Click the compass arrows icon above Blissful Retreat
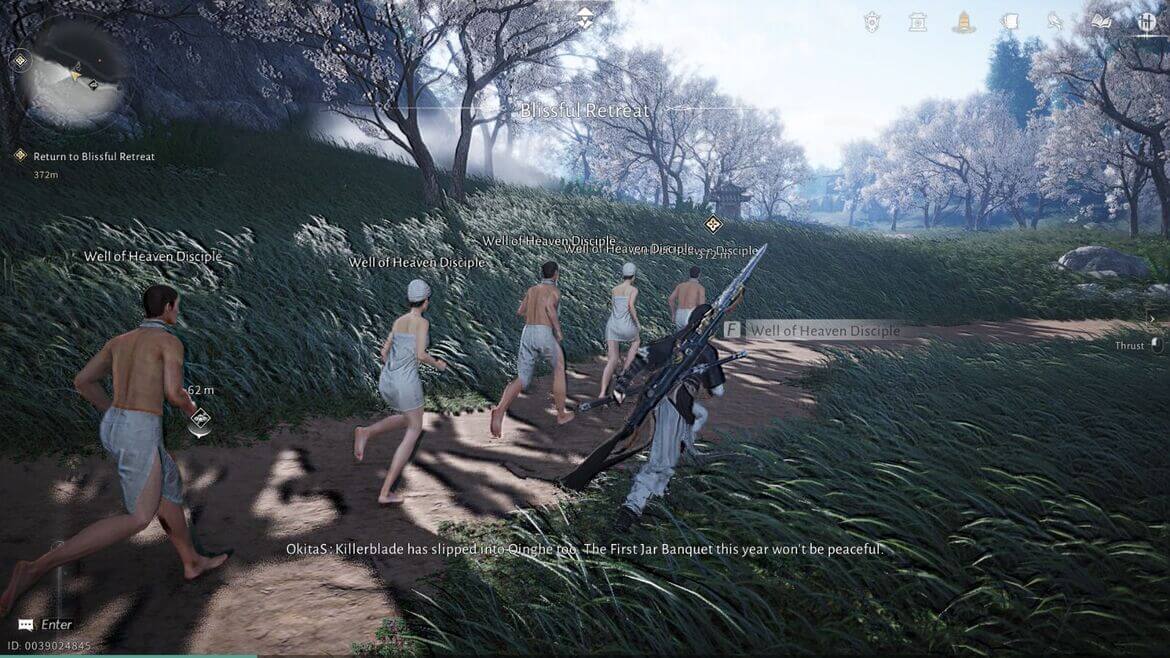1170x658 pixels. [x=585, y=17]
